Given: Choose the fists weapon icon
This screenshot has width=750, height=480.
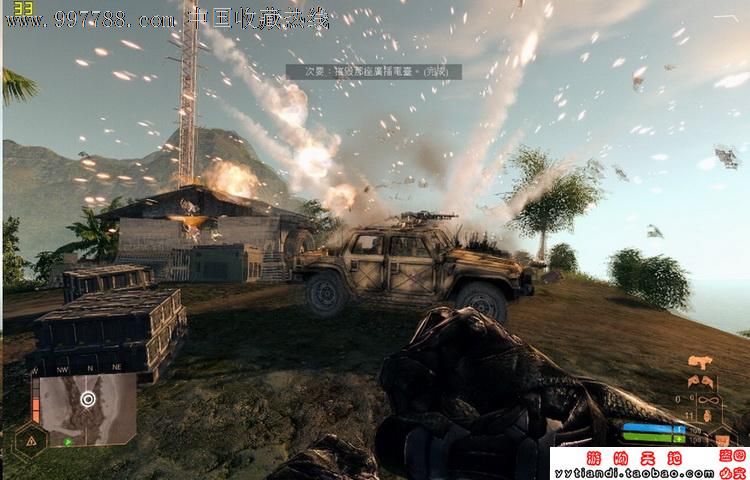Looking at the screenshot, I should coord(699,381).
